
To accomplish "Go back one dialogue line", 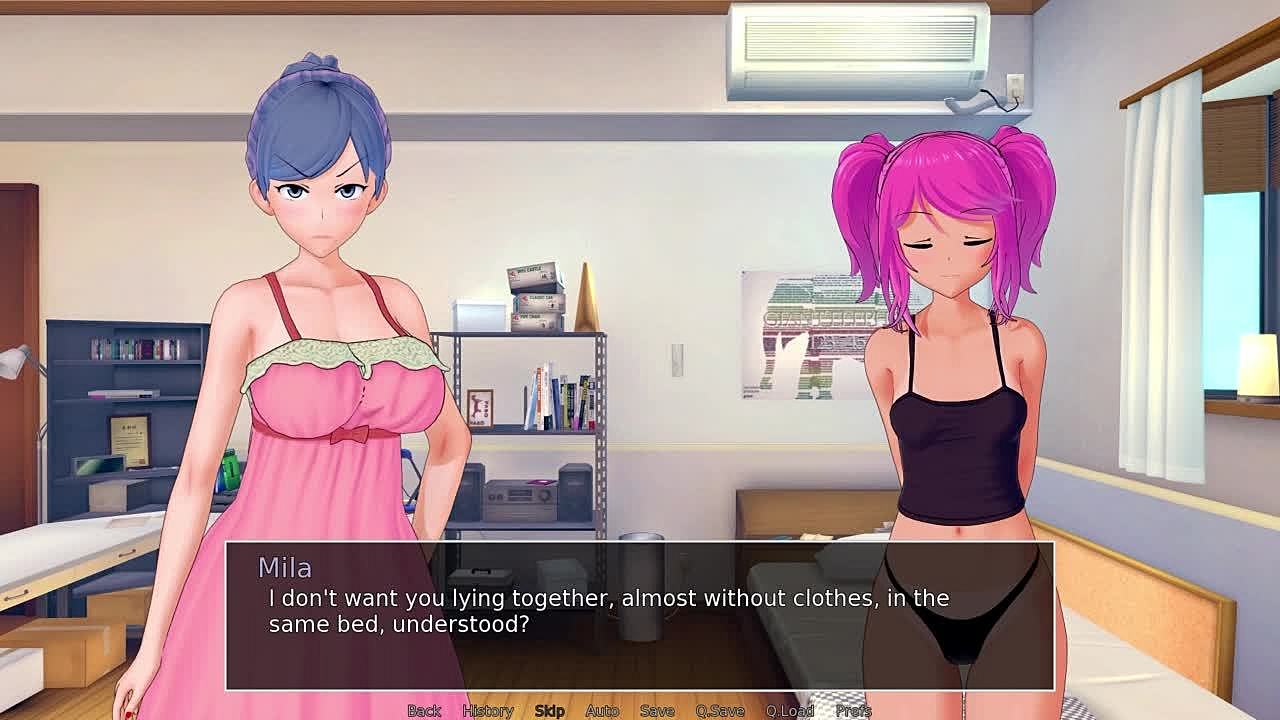I will click(x=424, y=711).
